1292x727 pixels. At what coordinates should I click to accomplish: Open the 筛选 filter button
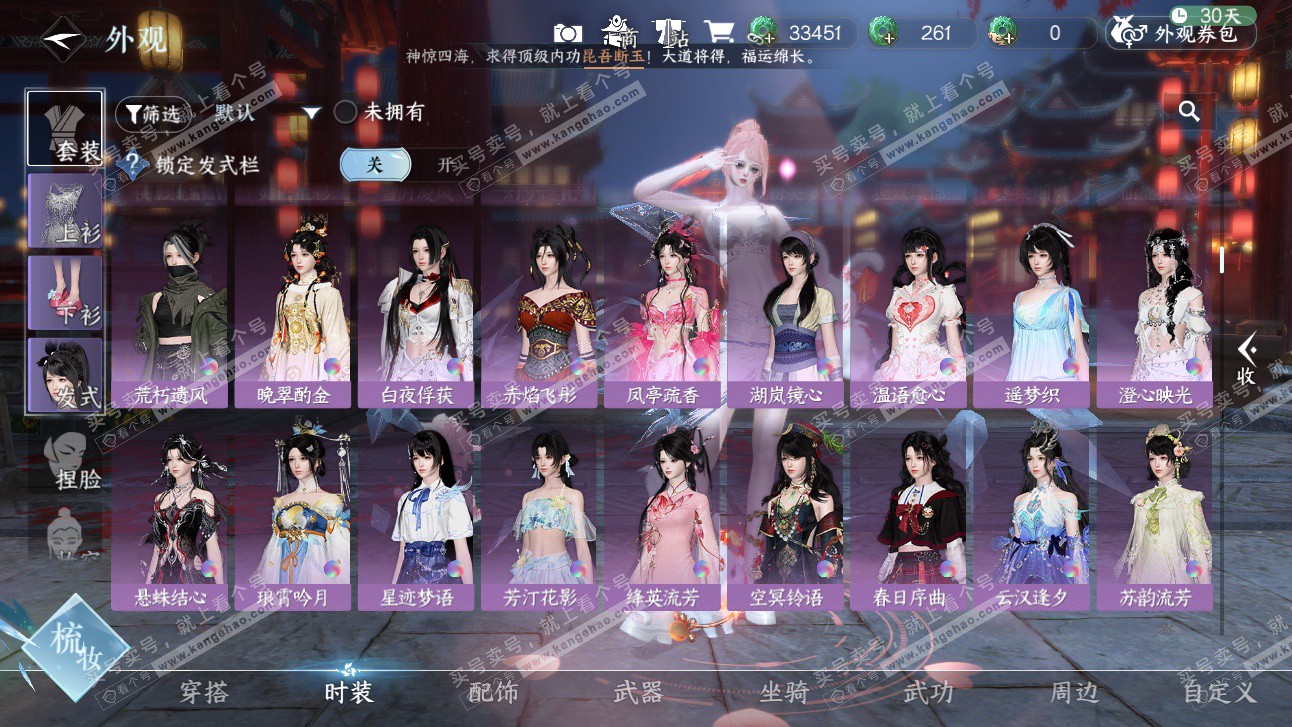151,113
